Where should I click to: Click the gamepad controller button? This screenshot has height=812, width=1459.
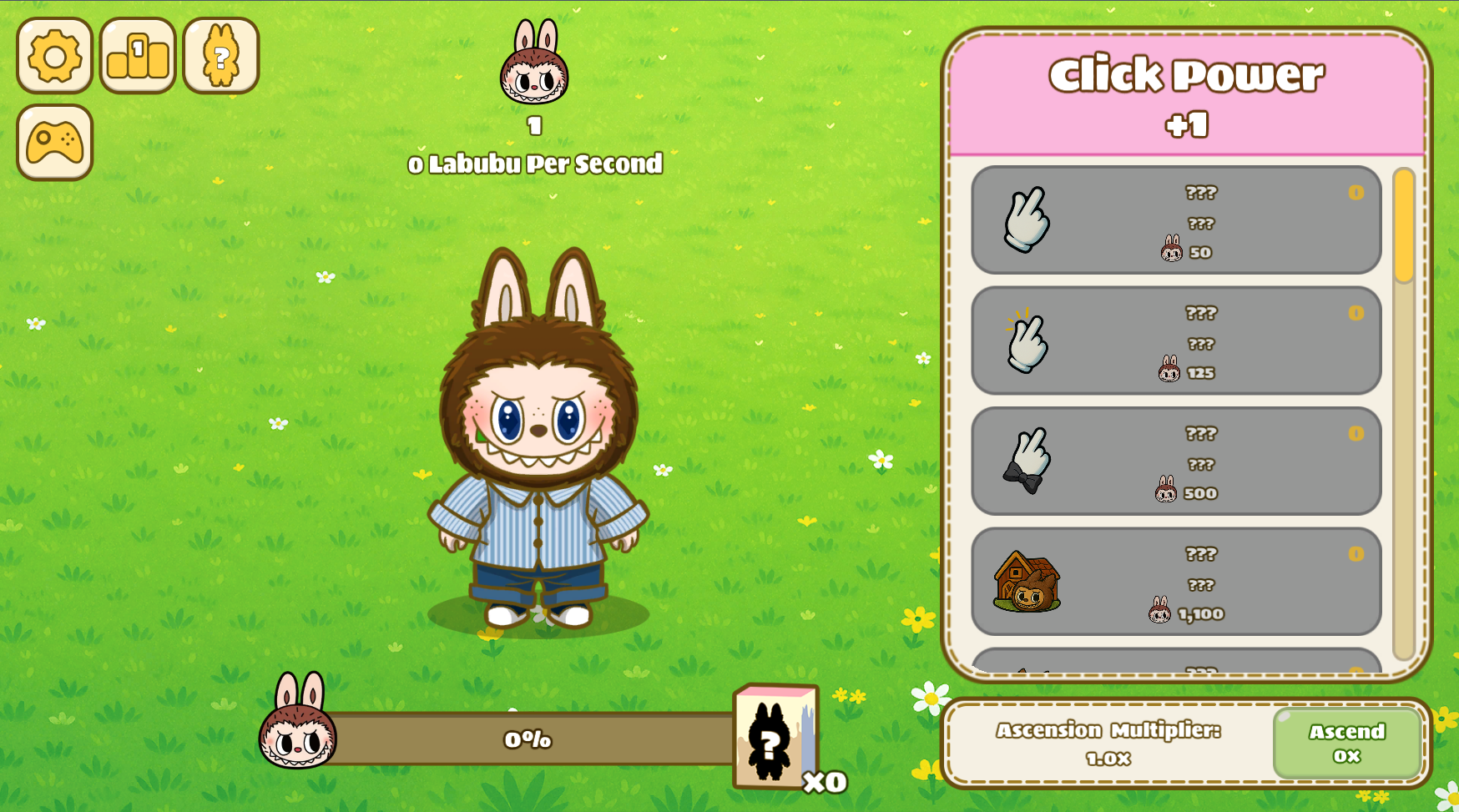click(54, 143)
